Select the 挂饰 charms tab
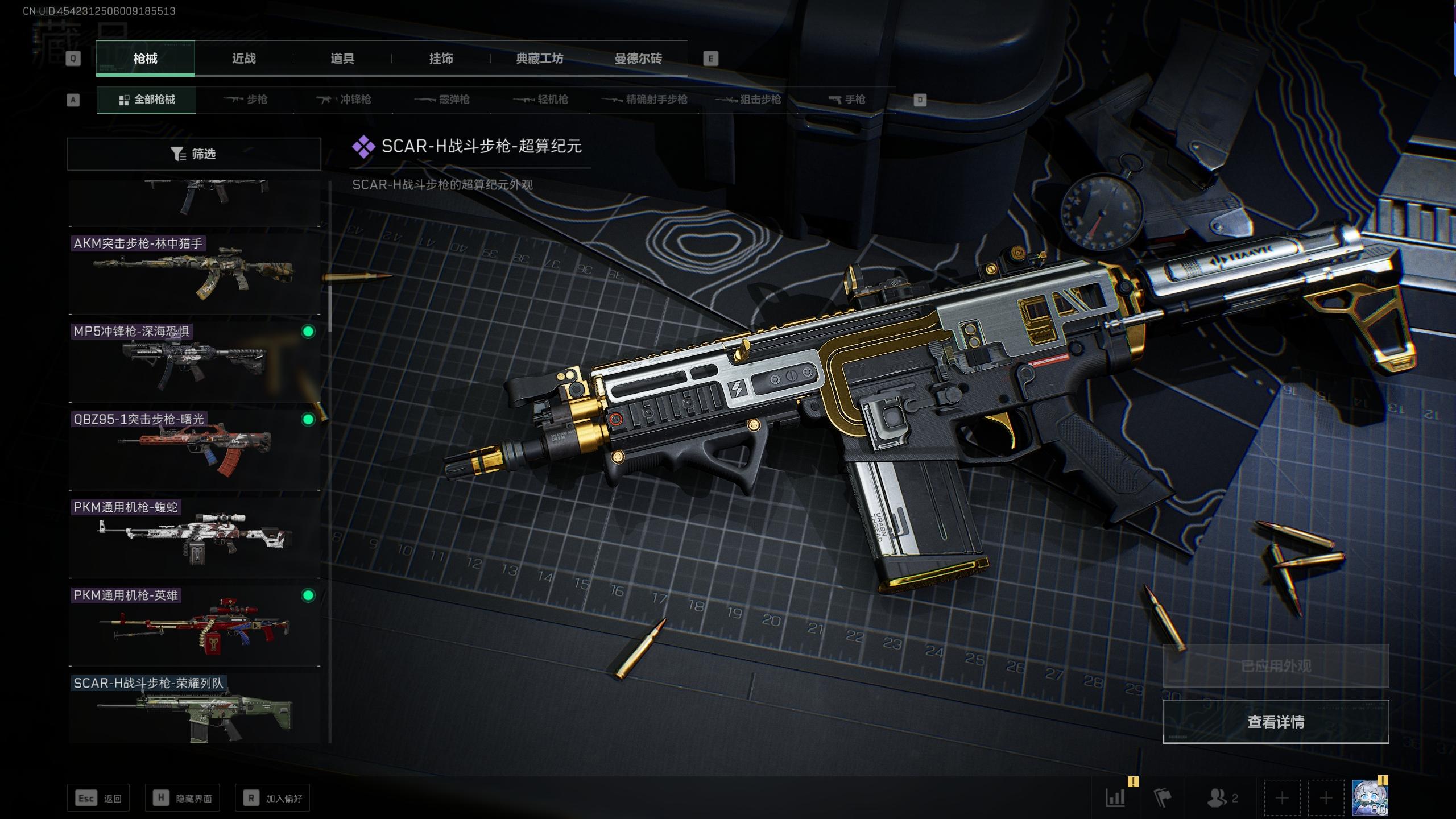The height and width of the screenshot is (819, 1456). tap(441, 59)
